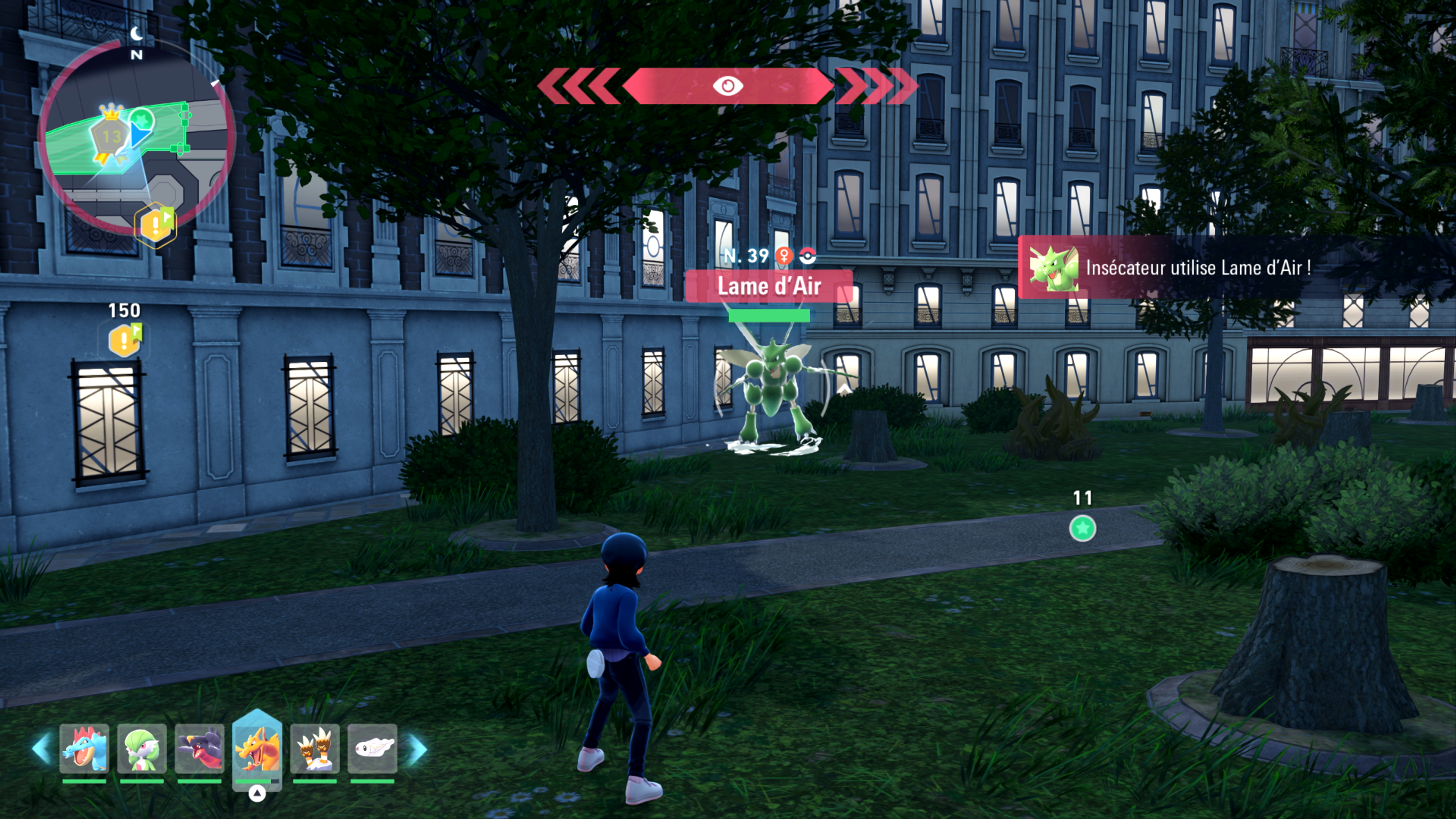Screen dimensions: 1456x819
Task: Click the green star waypoint marked 11
Action: pos(1083,529)
